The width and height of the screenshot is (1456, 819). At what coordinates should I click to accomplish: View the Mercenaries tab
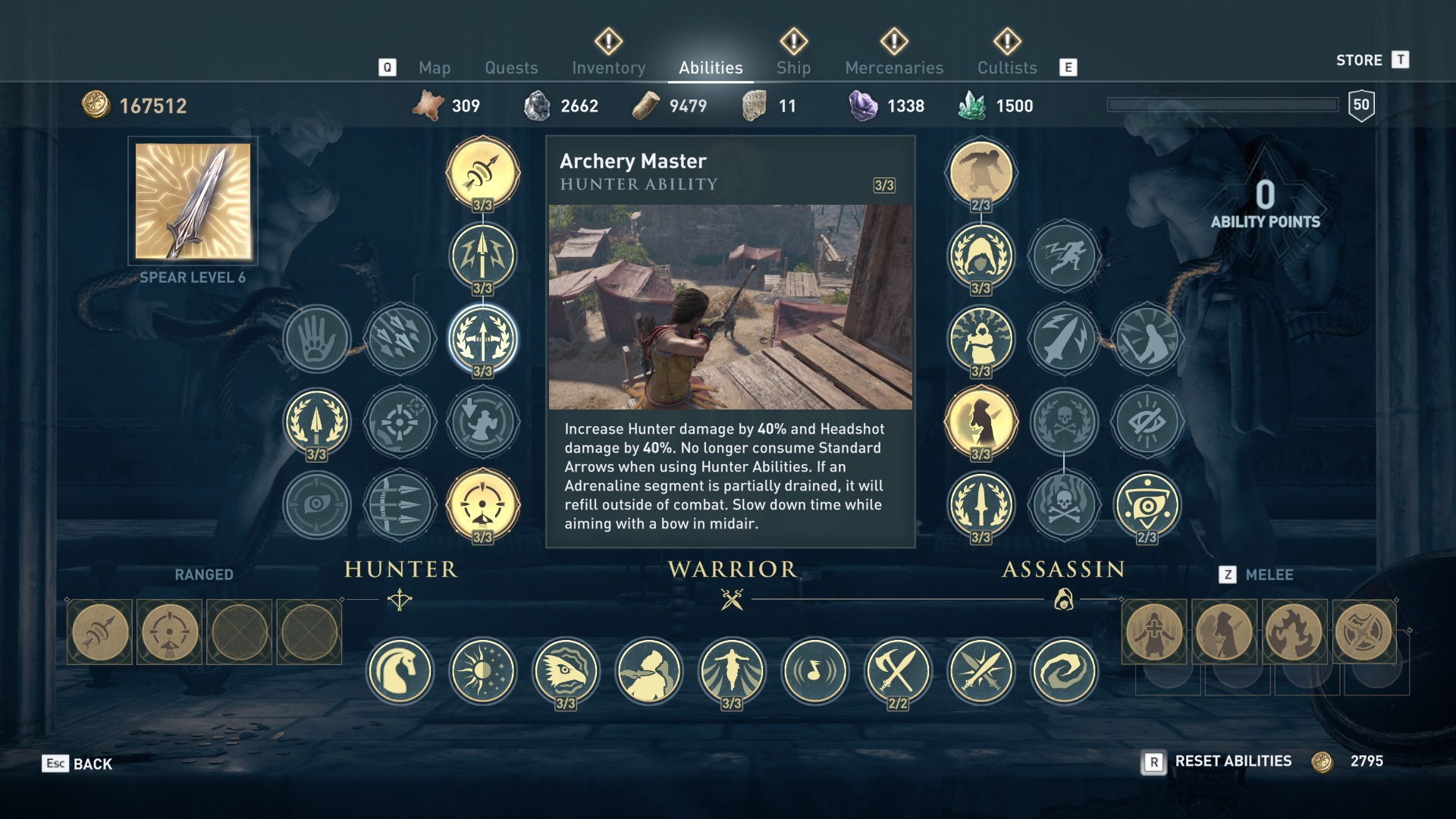pyautogui.click(x=894, y=67)
